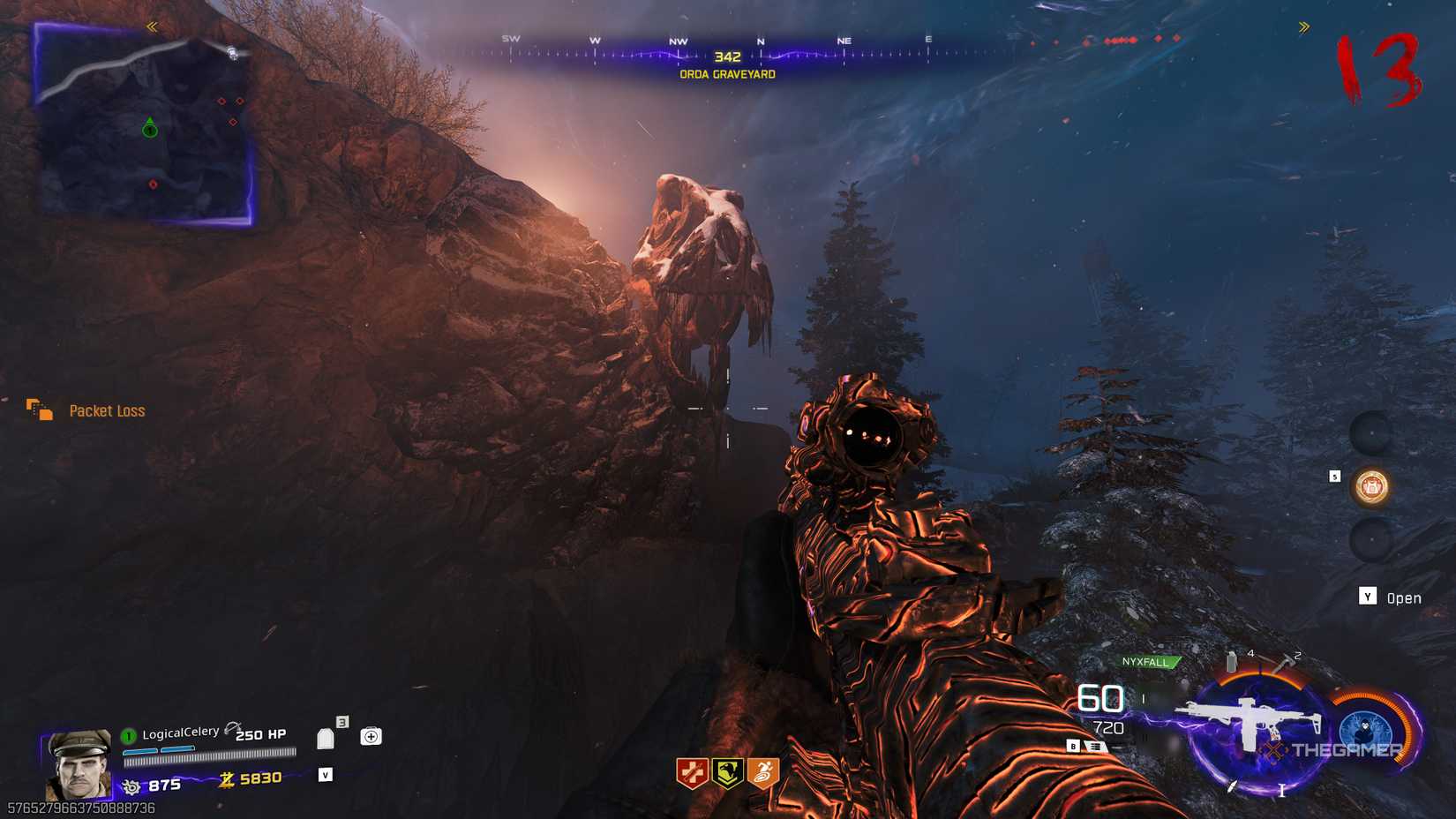
Task: Open the first aid kit icon
Action: click(370, 736)
